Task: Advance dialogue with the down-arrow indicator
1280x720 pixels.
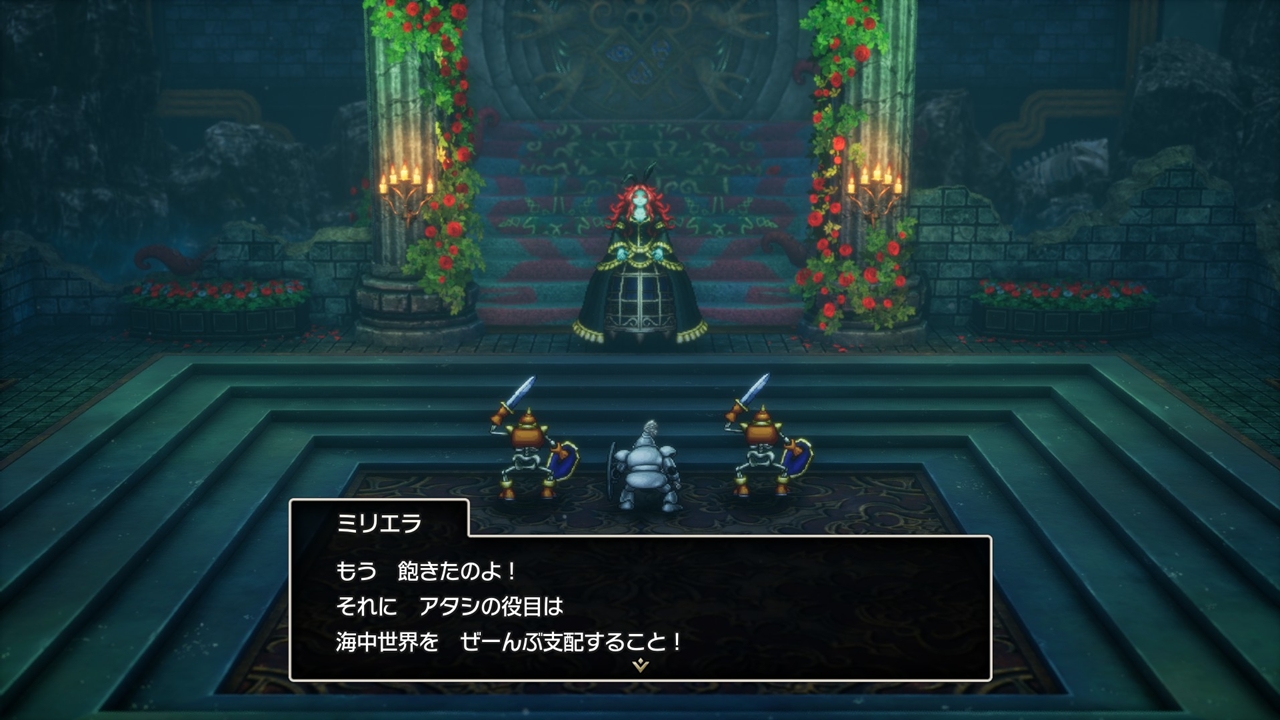Action: pos(640,665)
